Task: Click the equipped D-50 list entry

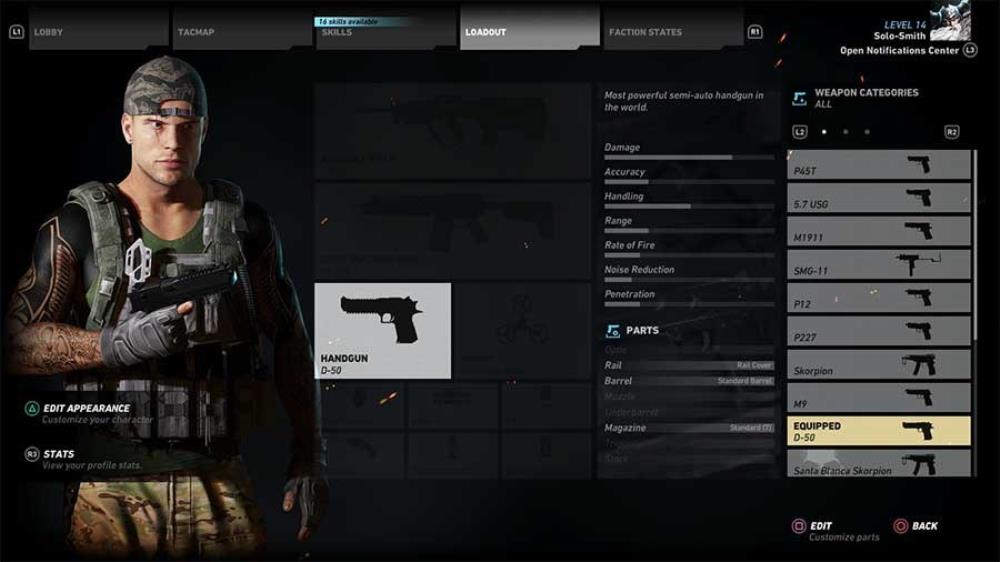Action: click(x=878, y=431)
